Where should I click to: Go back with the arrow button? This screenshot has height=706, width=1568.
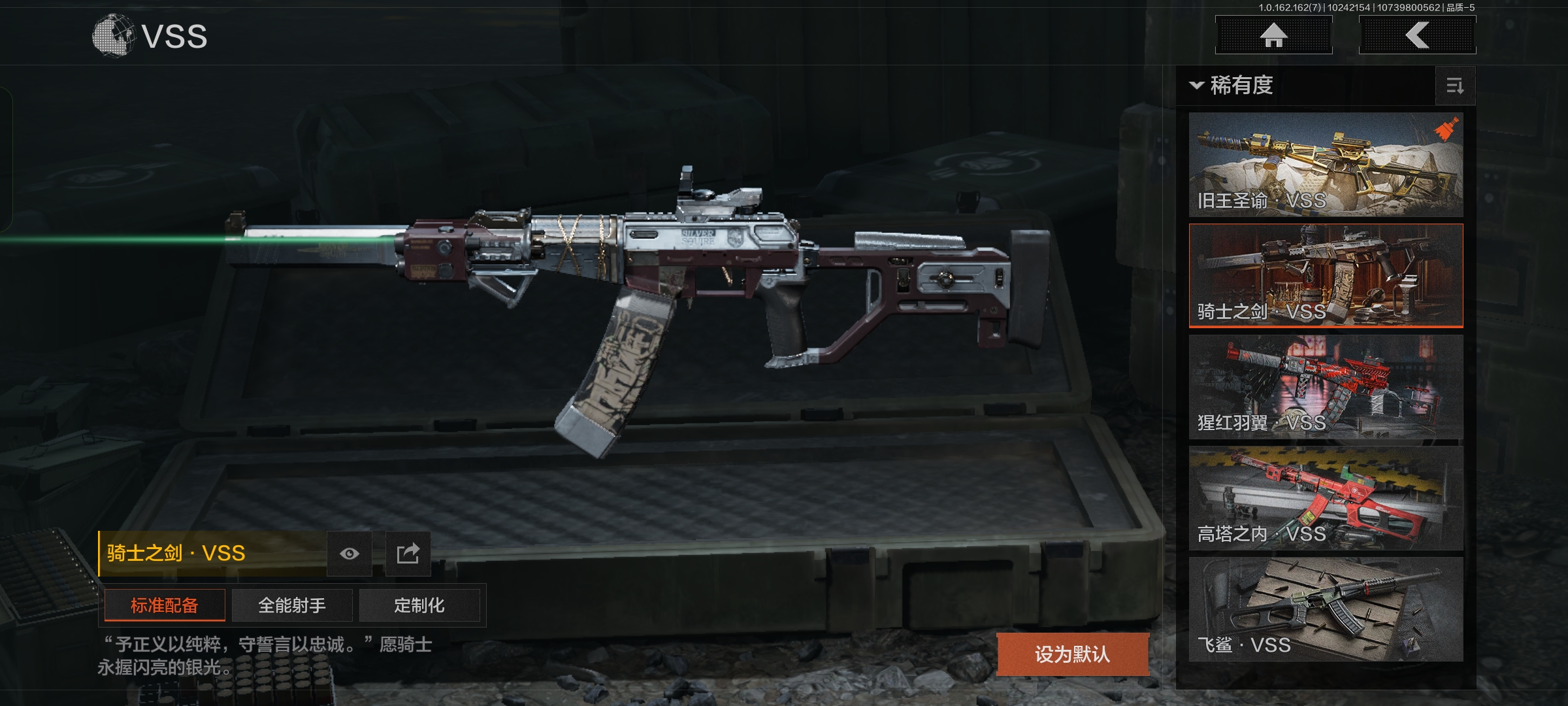tap(1417, 35)
